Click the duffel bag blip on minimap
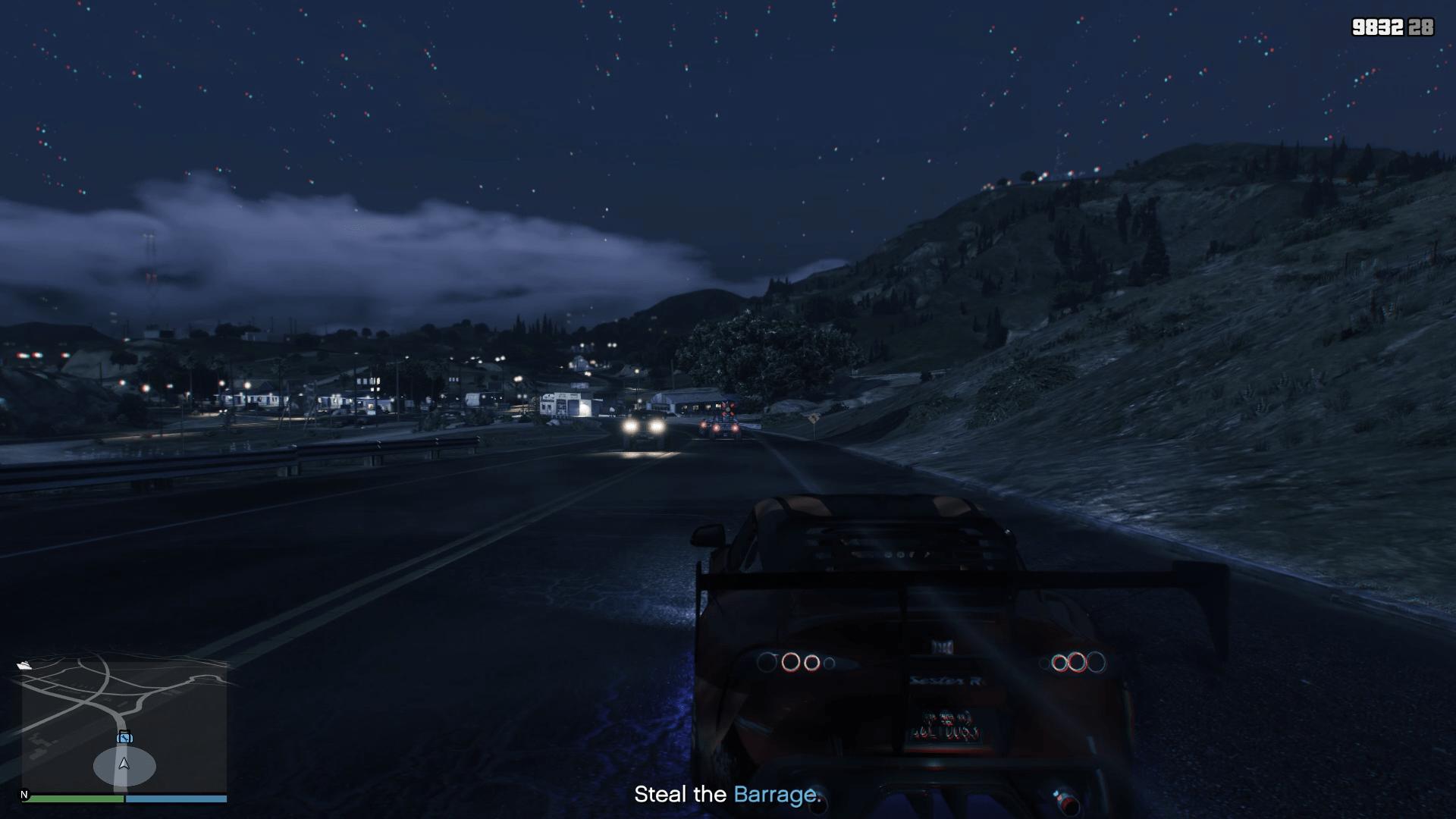1456x819 pixels. tap(124, 736)
